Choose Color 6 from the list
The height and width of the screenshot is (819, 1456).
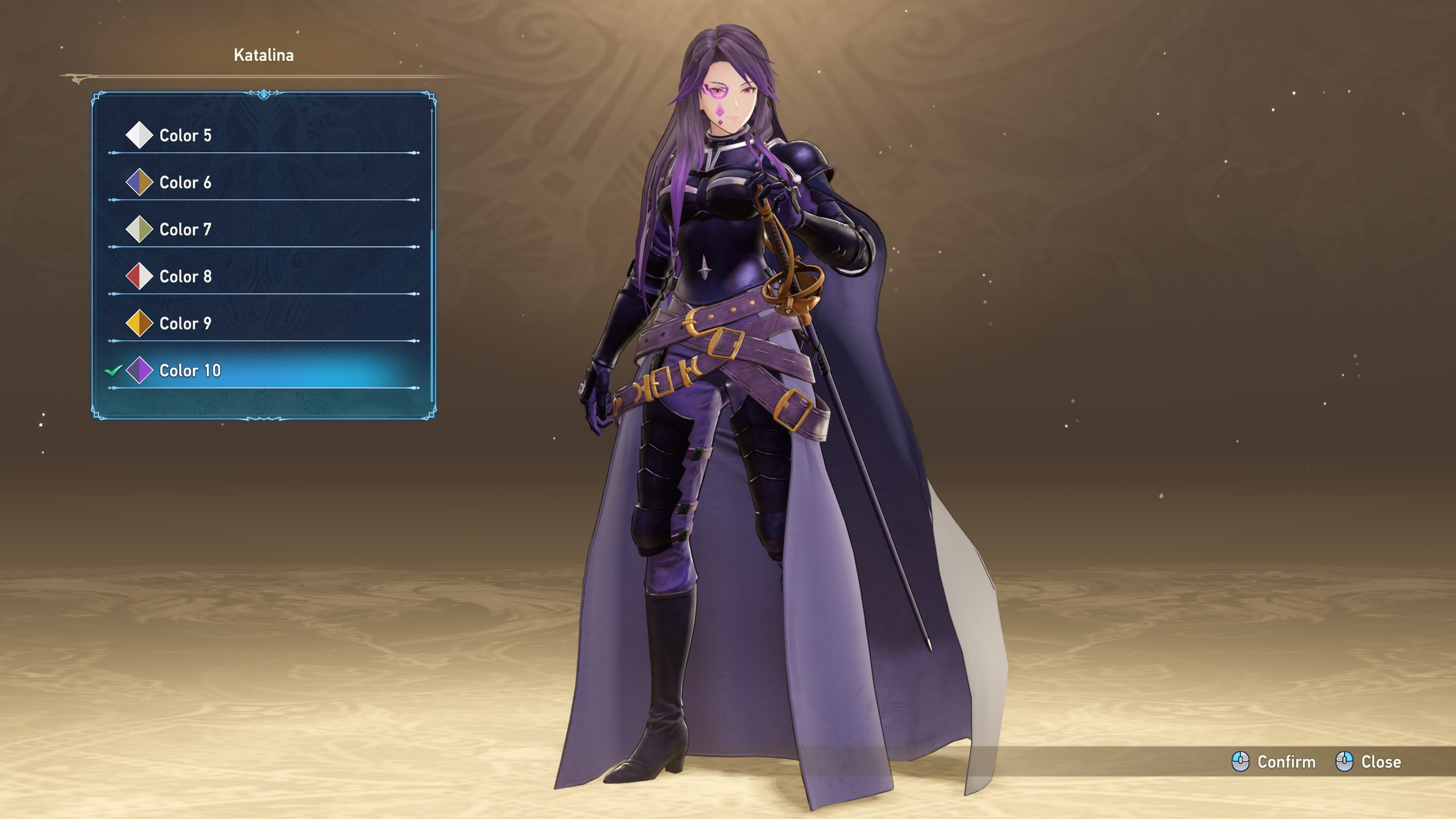[x=185, y=183]
